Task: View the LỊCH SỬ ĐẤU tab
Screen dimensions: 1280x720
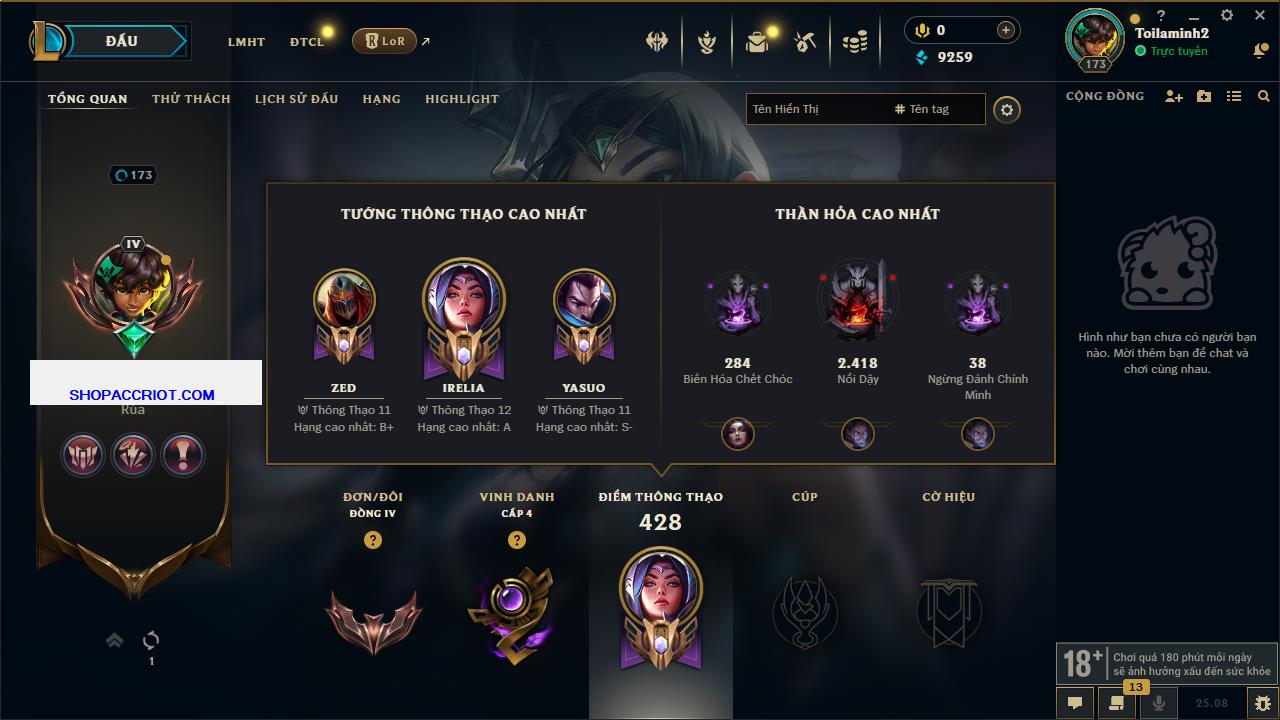Action: click(x=296, y=99)
